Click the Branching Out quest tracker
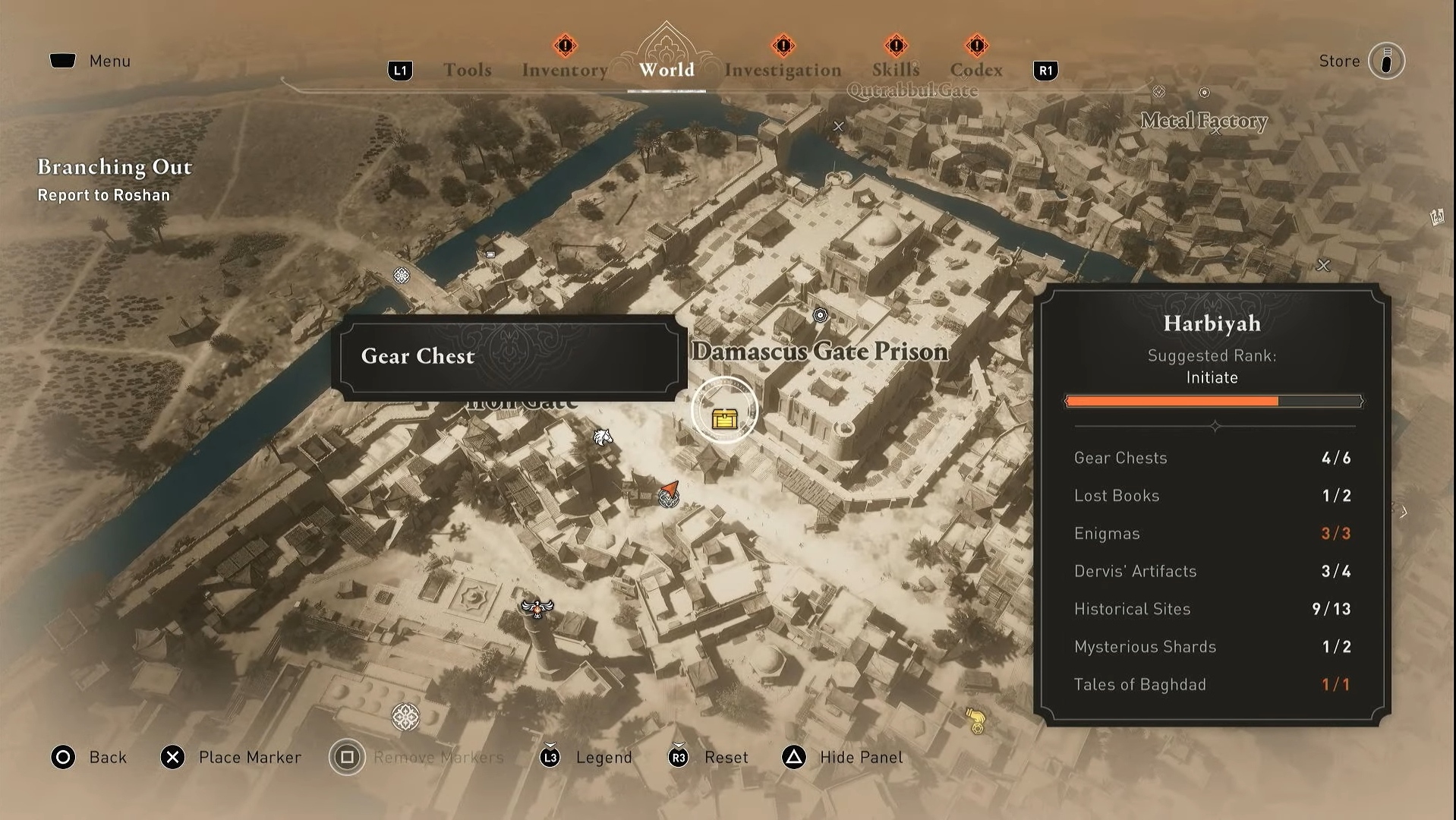Image resolution: width=1456 pixels, height=820 pixels. pos(115,179)
